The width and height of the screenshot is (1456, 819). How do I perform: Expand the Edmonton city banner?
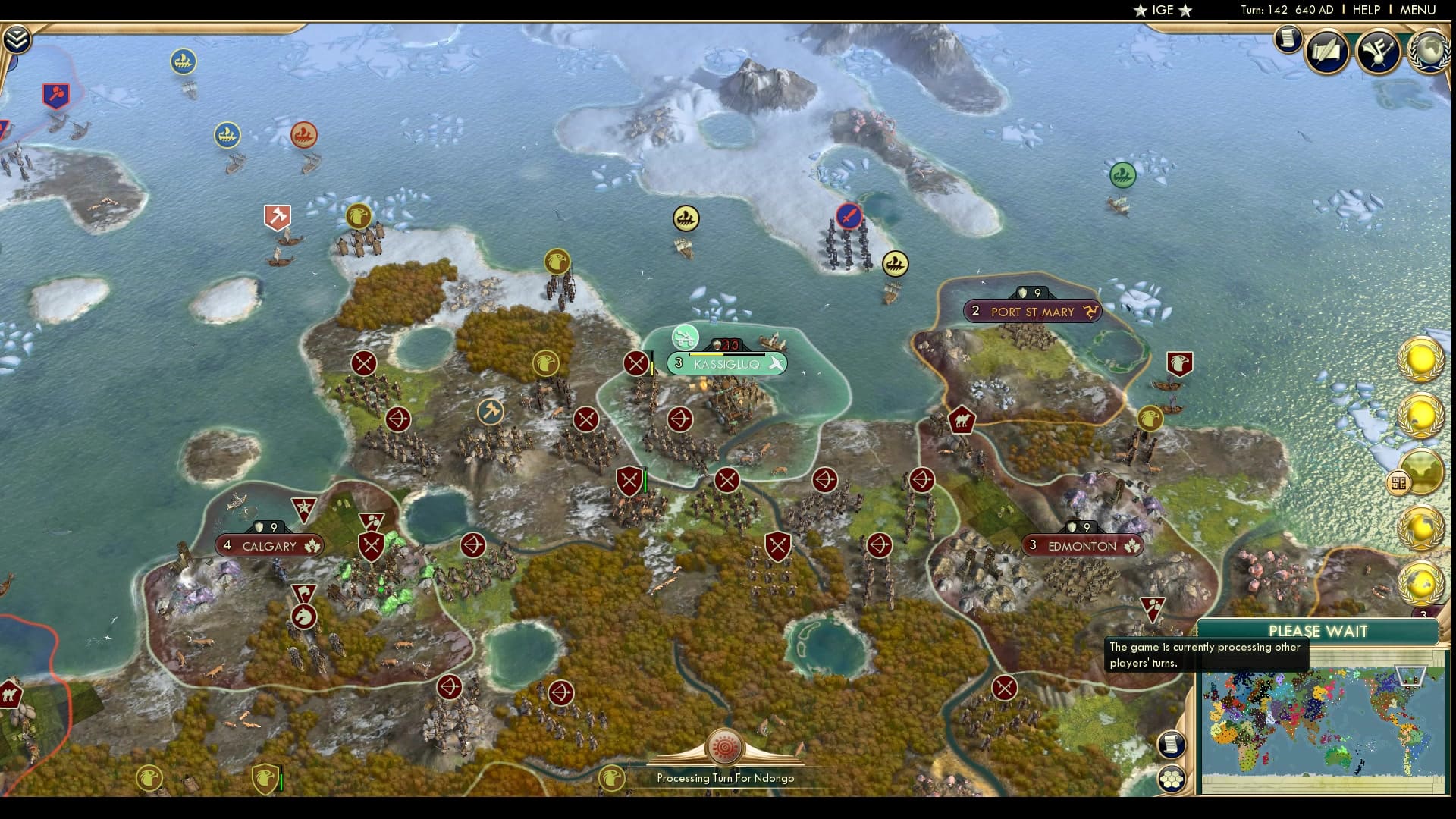(1081, 545)
